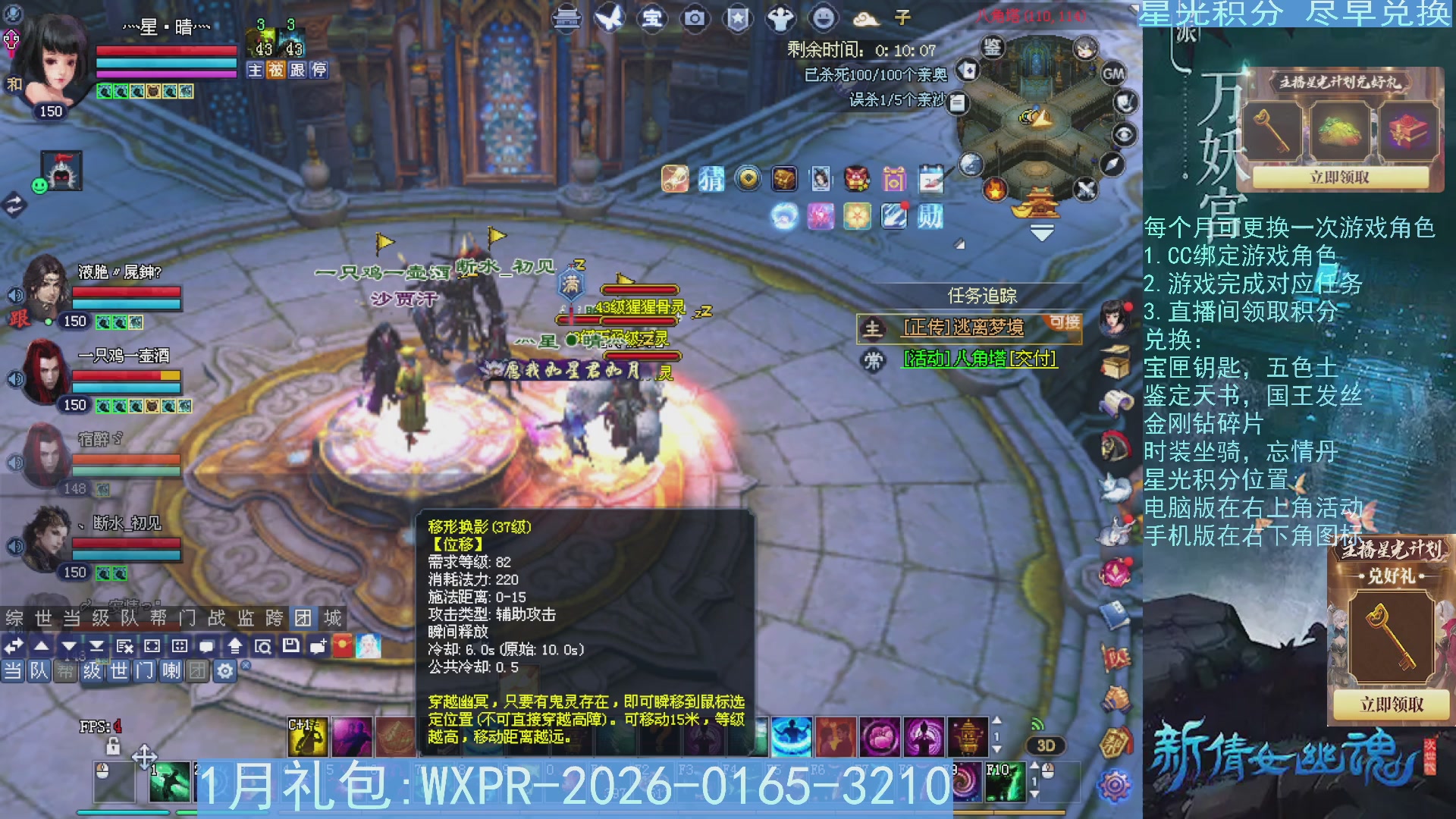Click the save icon in the chat toolbar
The height and width of the screenshot is (819, 1456).
click(290, 647)
